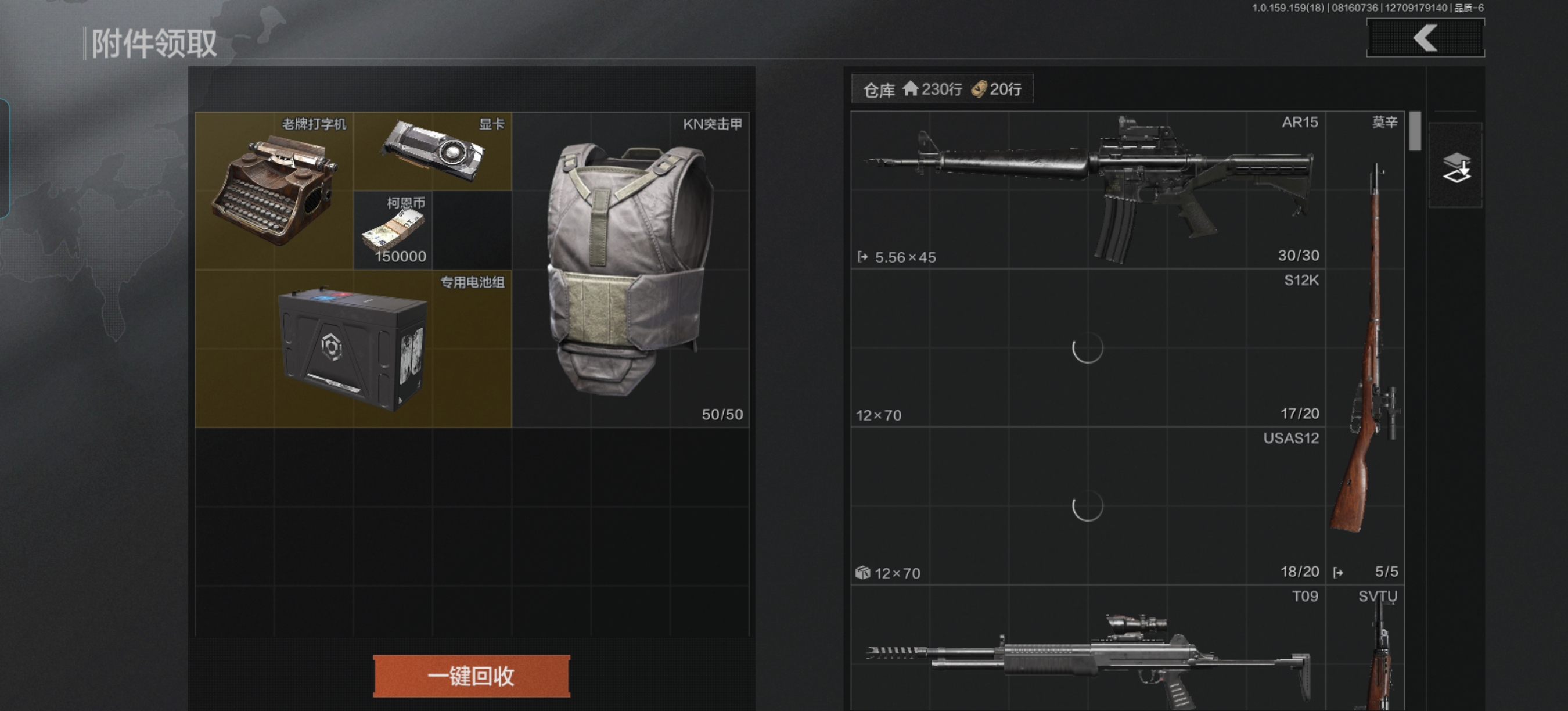Select the AR15 rifle in the warehouse
1568x711 pixels.
(1088, 190)
